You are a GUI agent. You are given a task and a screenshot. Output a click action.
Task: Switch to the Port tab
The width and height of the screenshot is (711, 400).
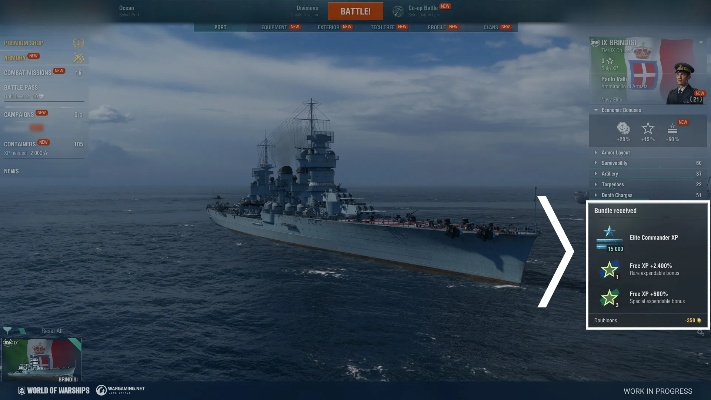(220, 27)
